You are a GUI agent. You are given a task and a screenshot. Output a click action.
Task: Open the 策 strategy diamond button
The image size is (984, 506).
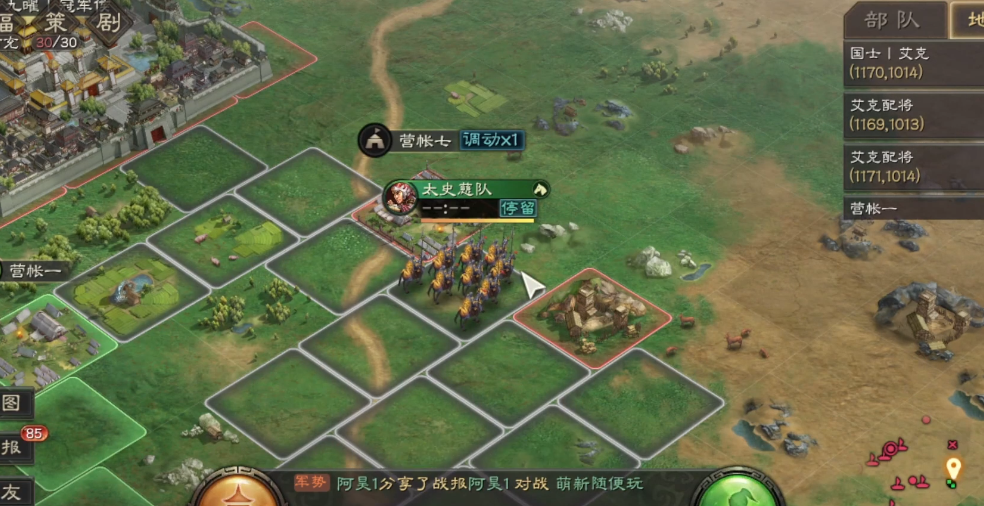click(62, 22)
